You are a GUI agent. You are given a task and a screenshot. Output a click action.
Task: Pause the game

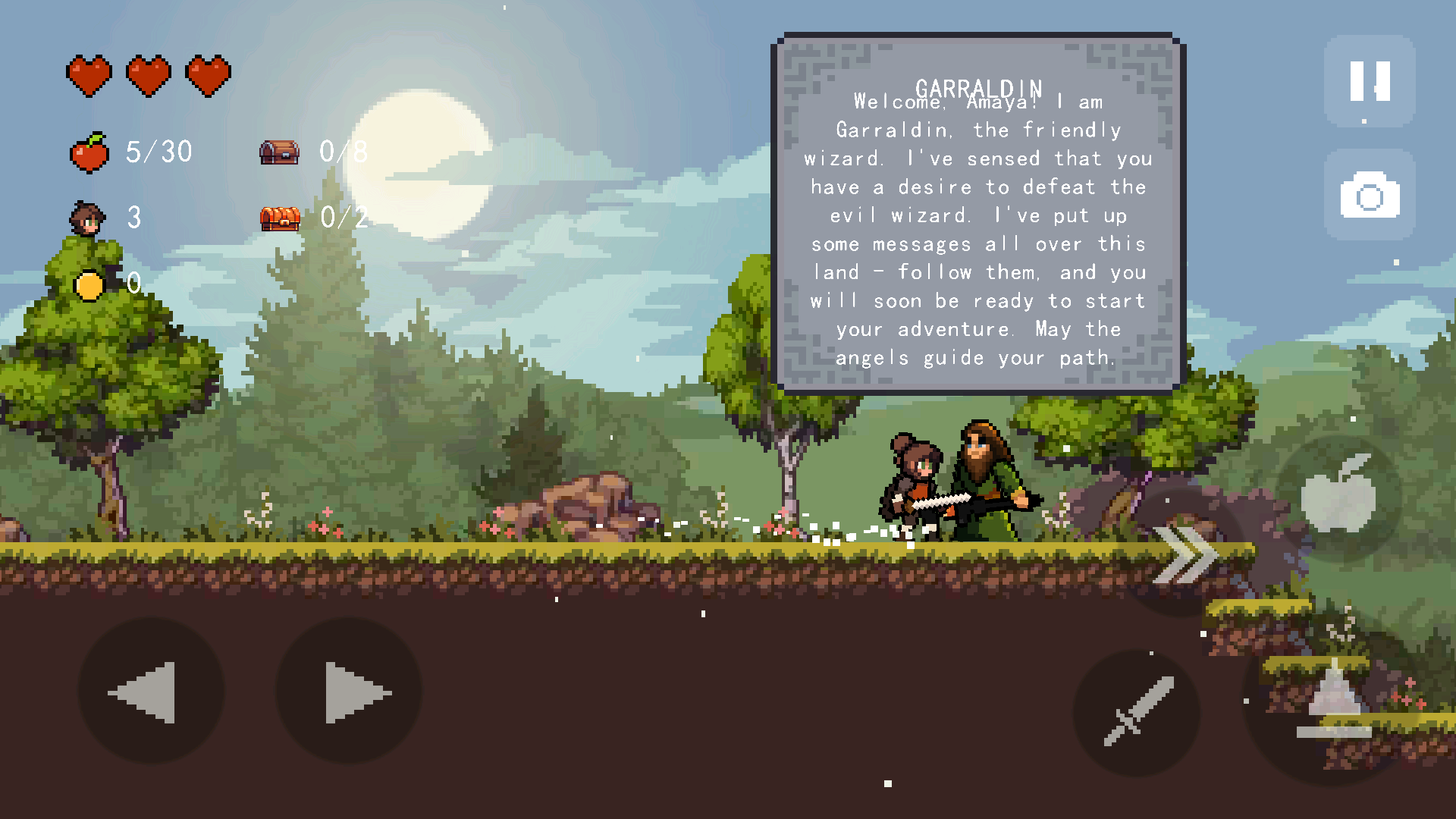pyautogui.click(x=1370, y=80)
